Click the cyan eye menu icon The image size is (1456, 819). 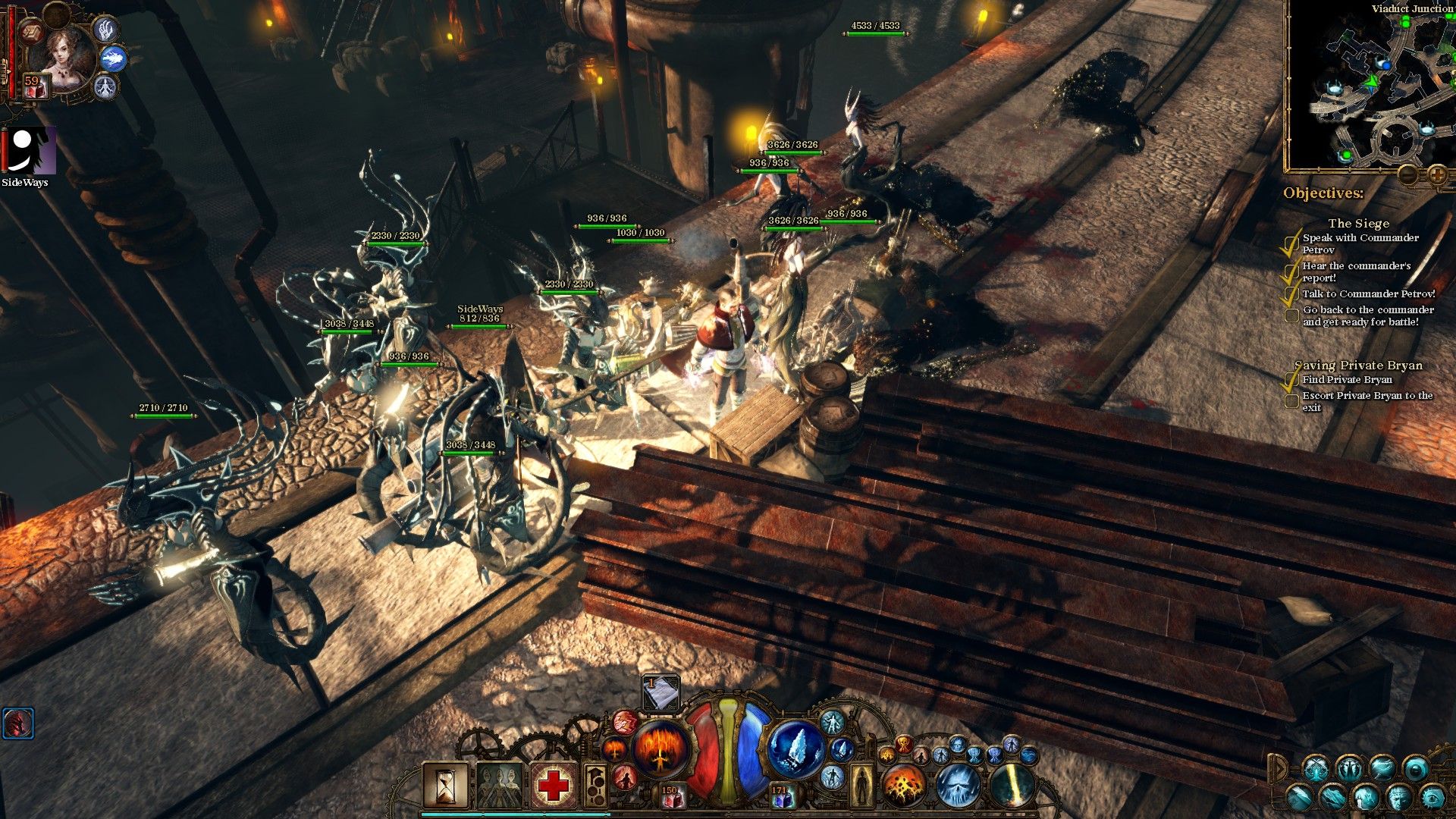[1432, 797]
